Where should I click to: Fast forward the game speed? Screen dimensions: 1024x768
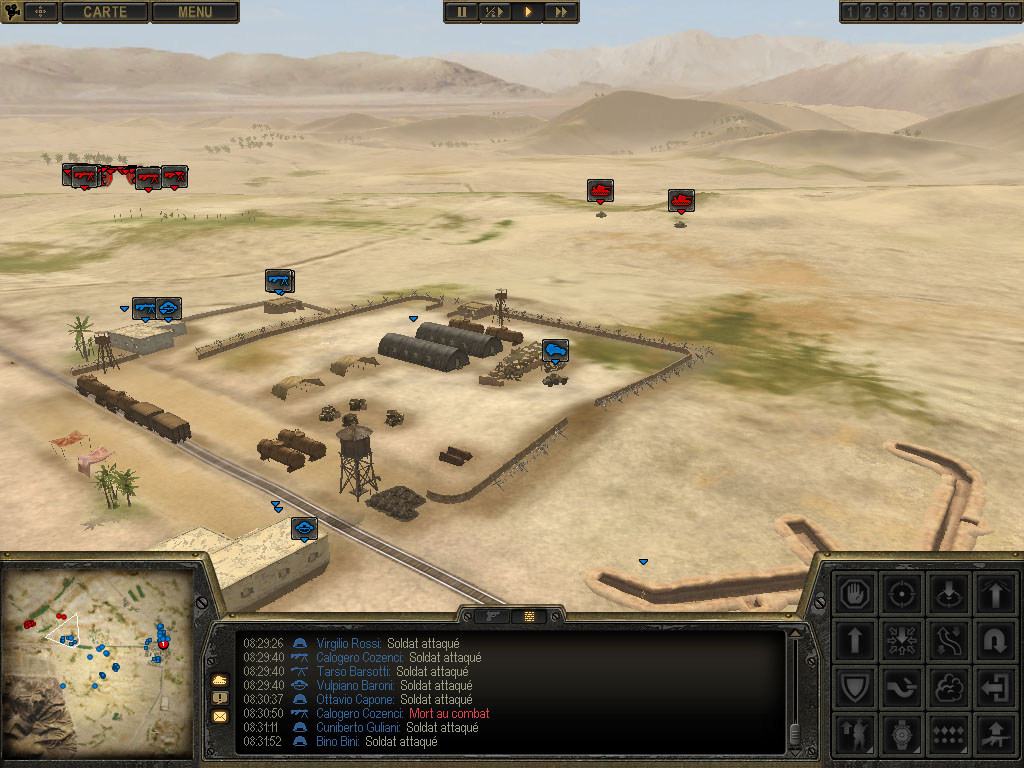pos(561,12)
